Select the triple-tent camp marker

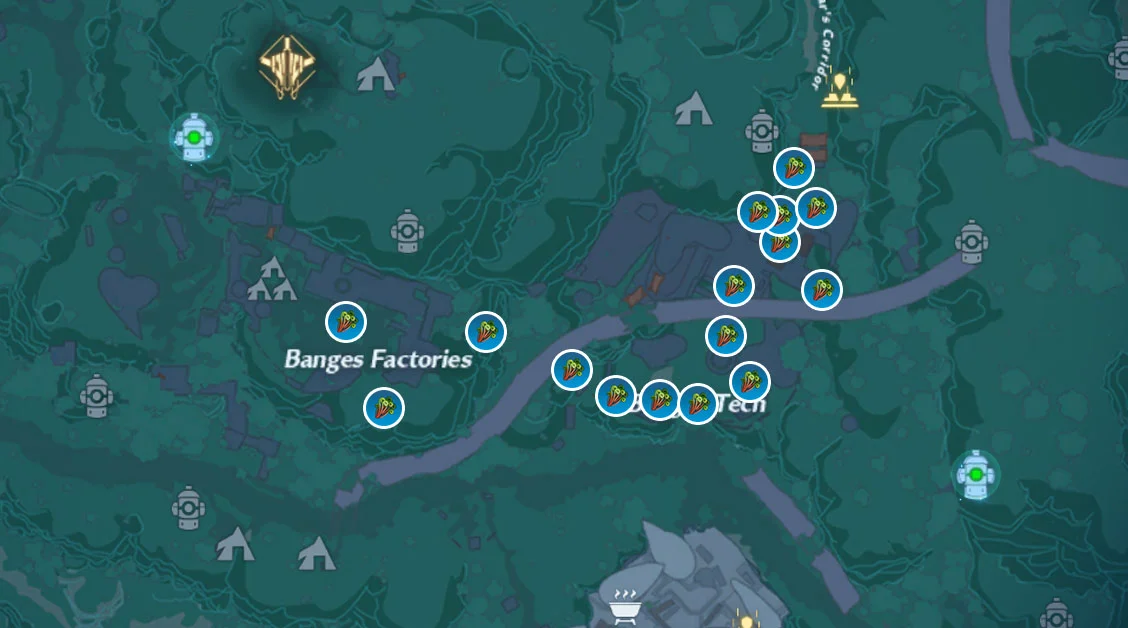(x=272, y=281)
